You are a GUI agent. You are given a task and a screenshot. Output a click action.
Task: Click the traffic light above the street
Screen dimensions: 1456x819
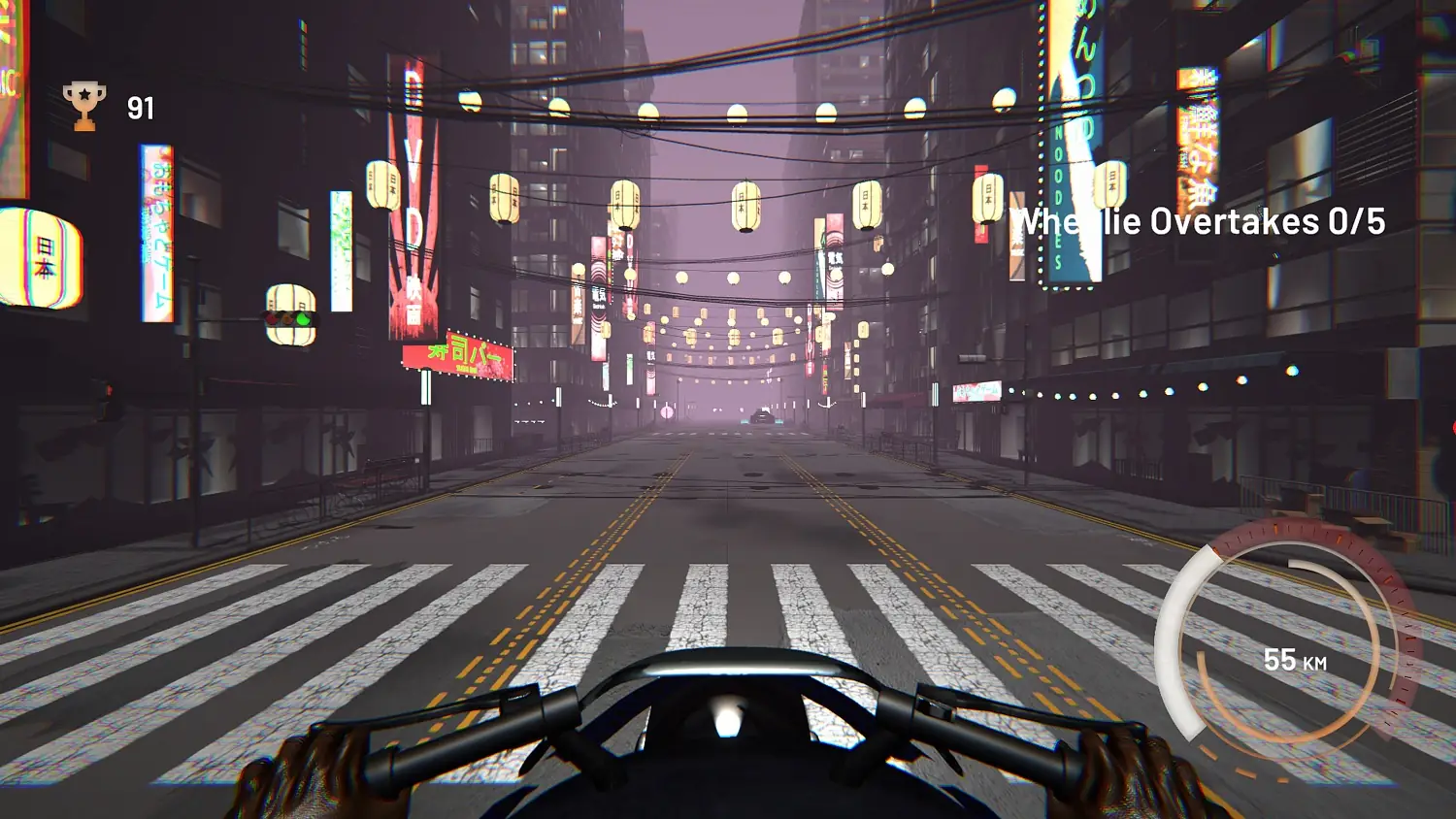click(x=288, y=318)
